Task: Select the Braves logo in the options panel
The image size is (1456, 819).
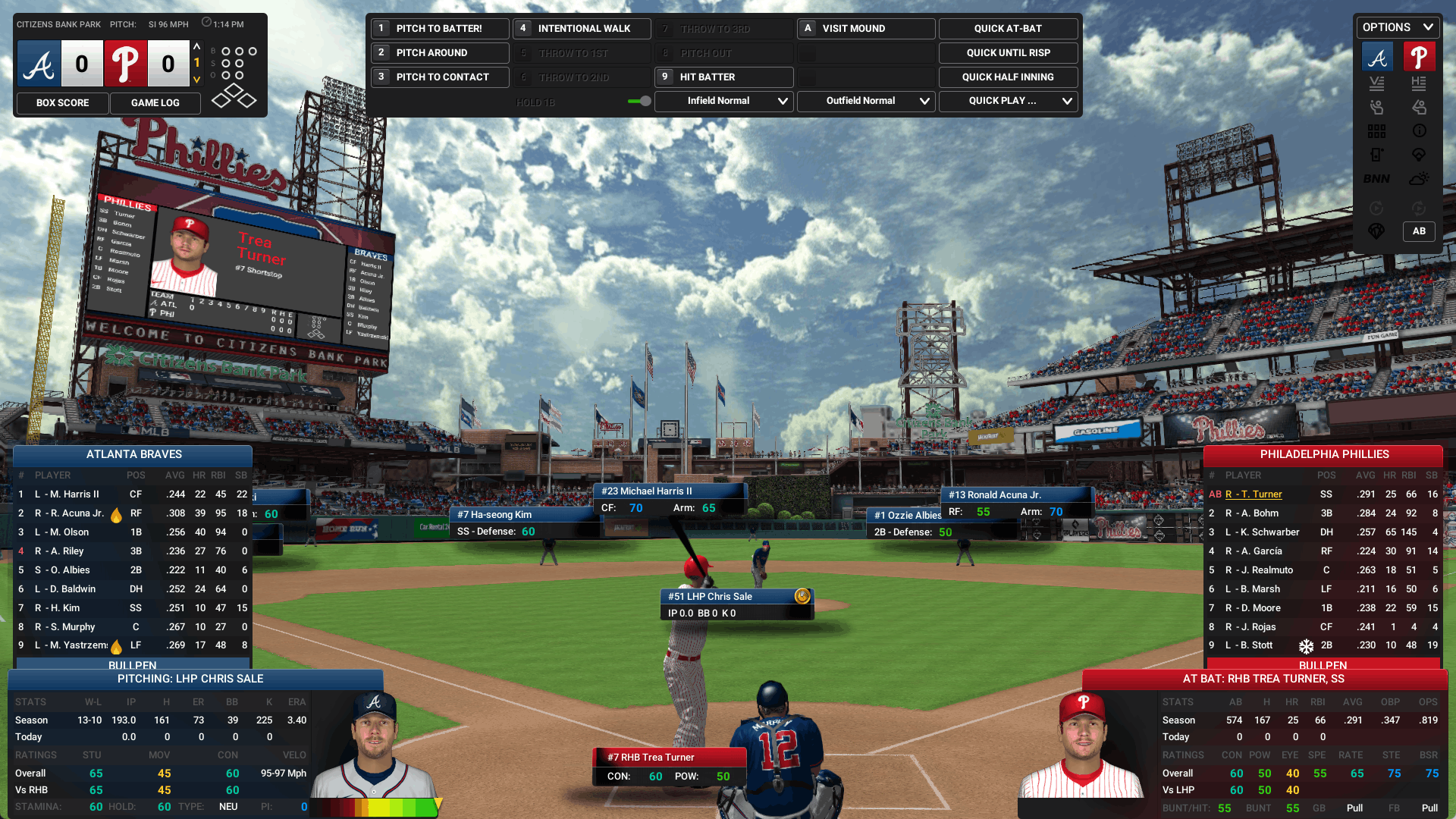Action: [x=1376, y=56]
